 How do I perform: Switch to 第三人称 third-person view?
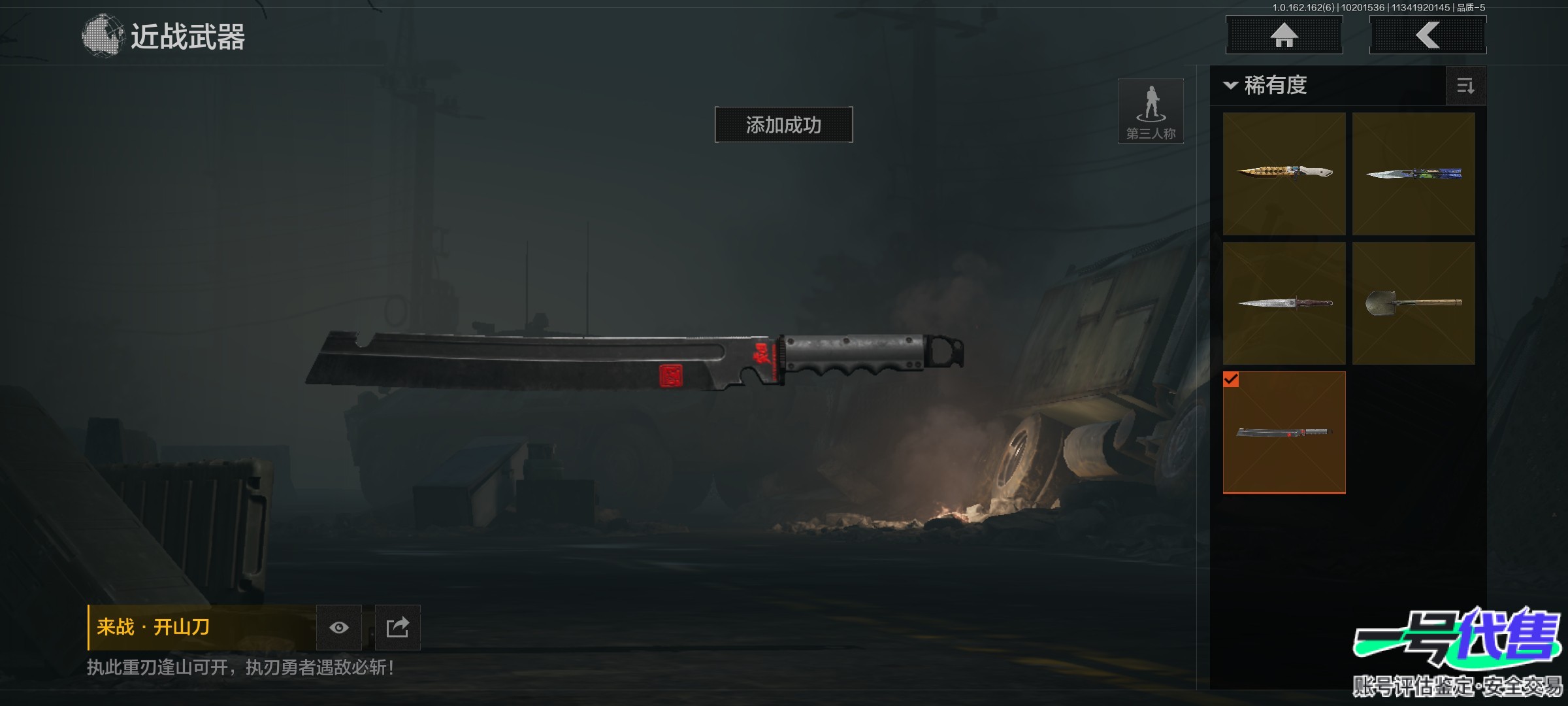[x=1151, y=111]
